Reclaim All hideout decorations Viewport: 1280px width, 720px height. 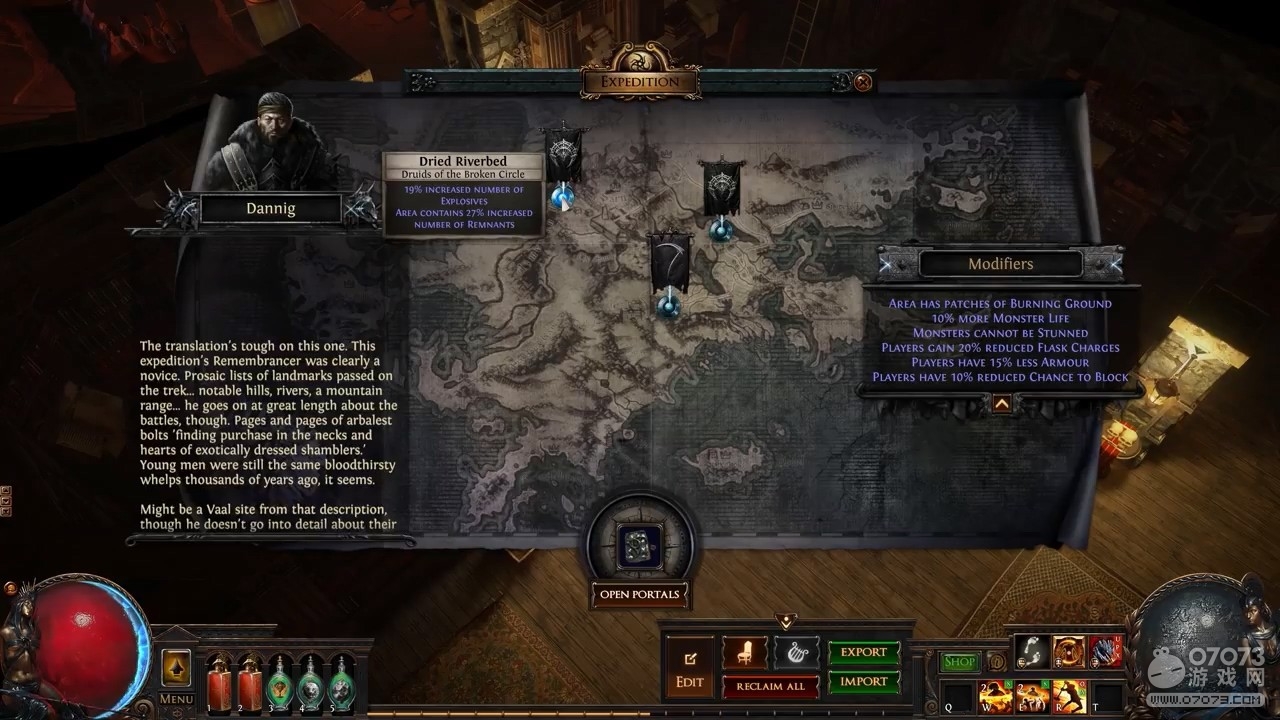point(770,686)
